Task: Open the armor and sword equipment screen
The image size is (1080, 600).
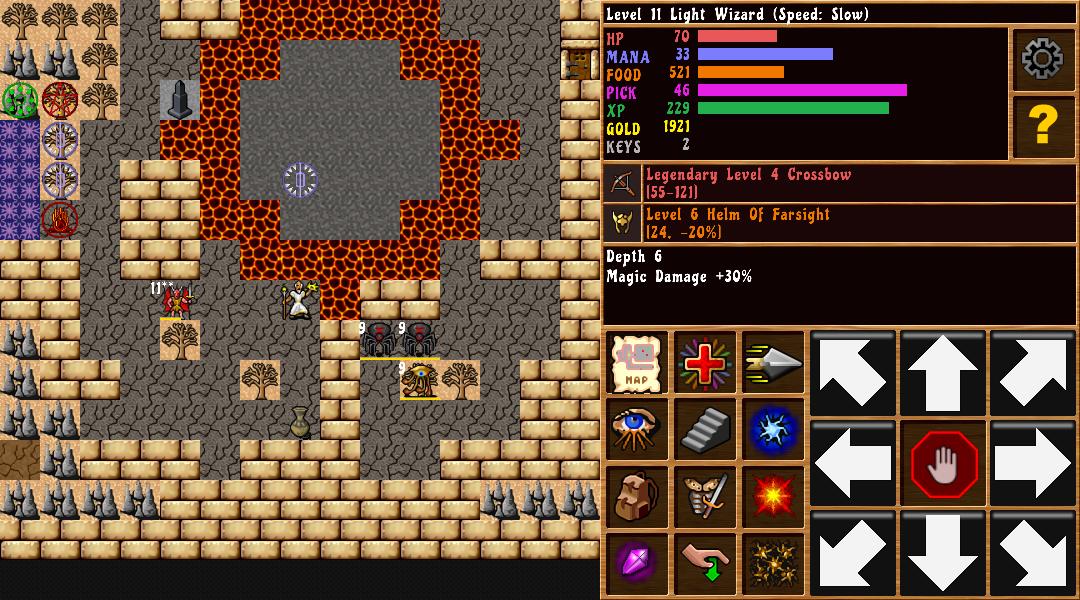Action: (x=705, y=496)
